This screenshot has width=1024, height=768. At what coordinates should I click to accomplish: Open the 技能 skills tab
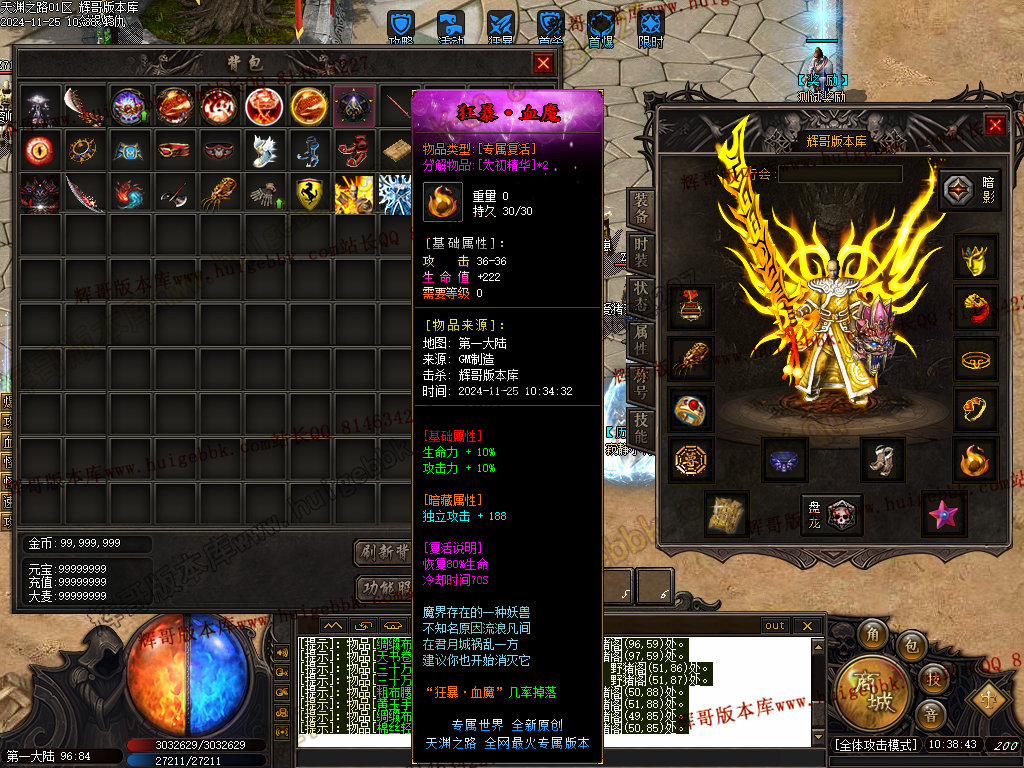tap(641, 431)
